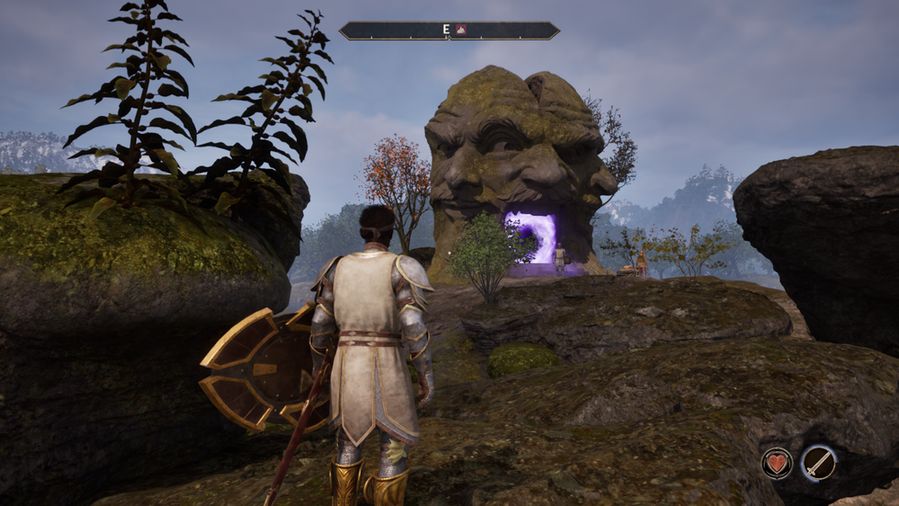
Task: Select the heart icon in the HUD
Action: coord(776,462)
